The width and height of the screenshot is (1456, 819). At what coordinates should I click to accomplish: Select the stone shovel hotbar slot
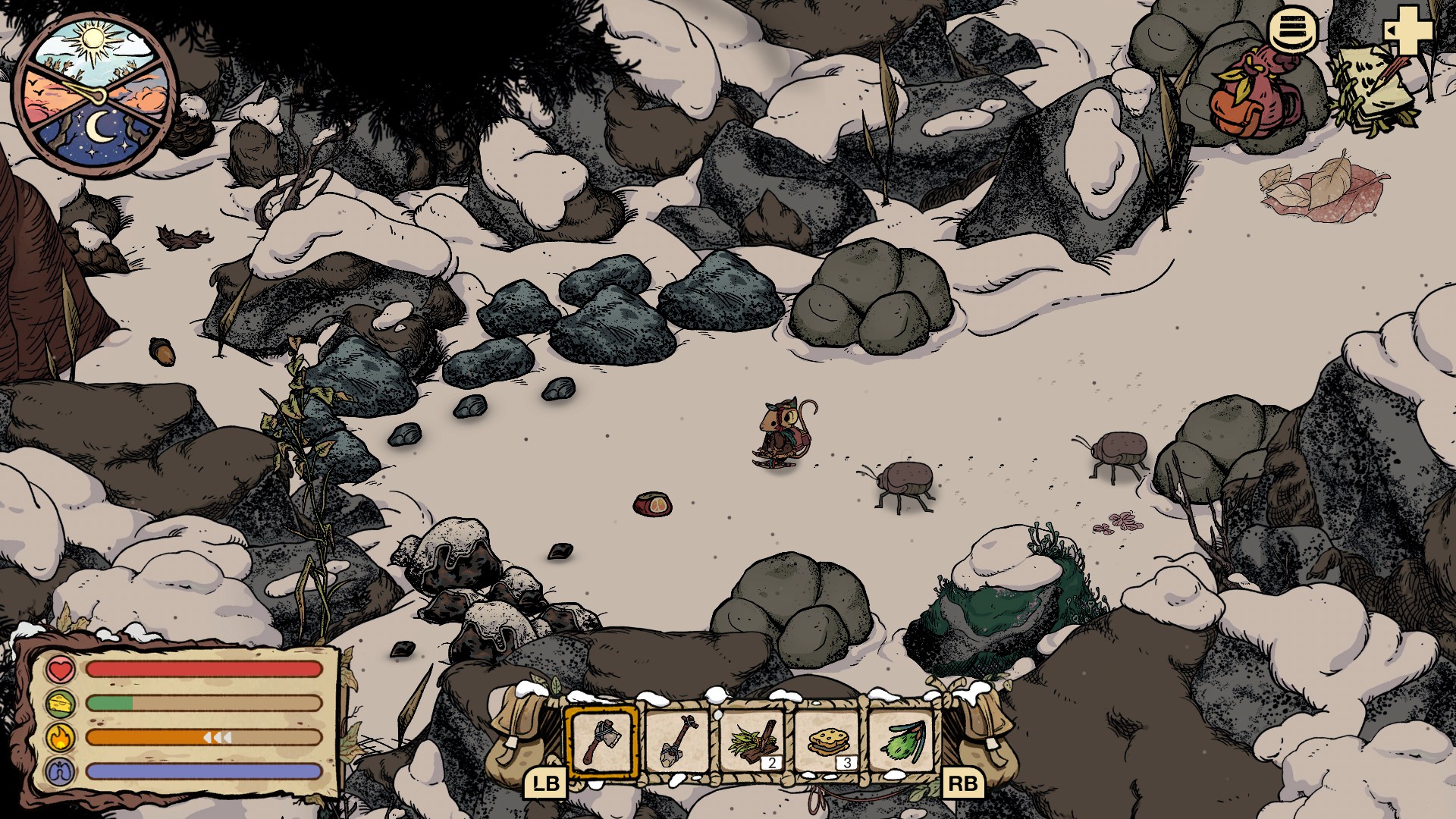point(676,741)
